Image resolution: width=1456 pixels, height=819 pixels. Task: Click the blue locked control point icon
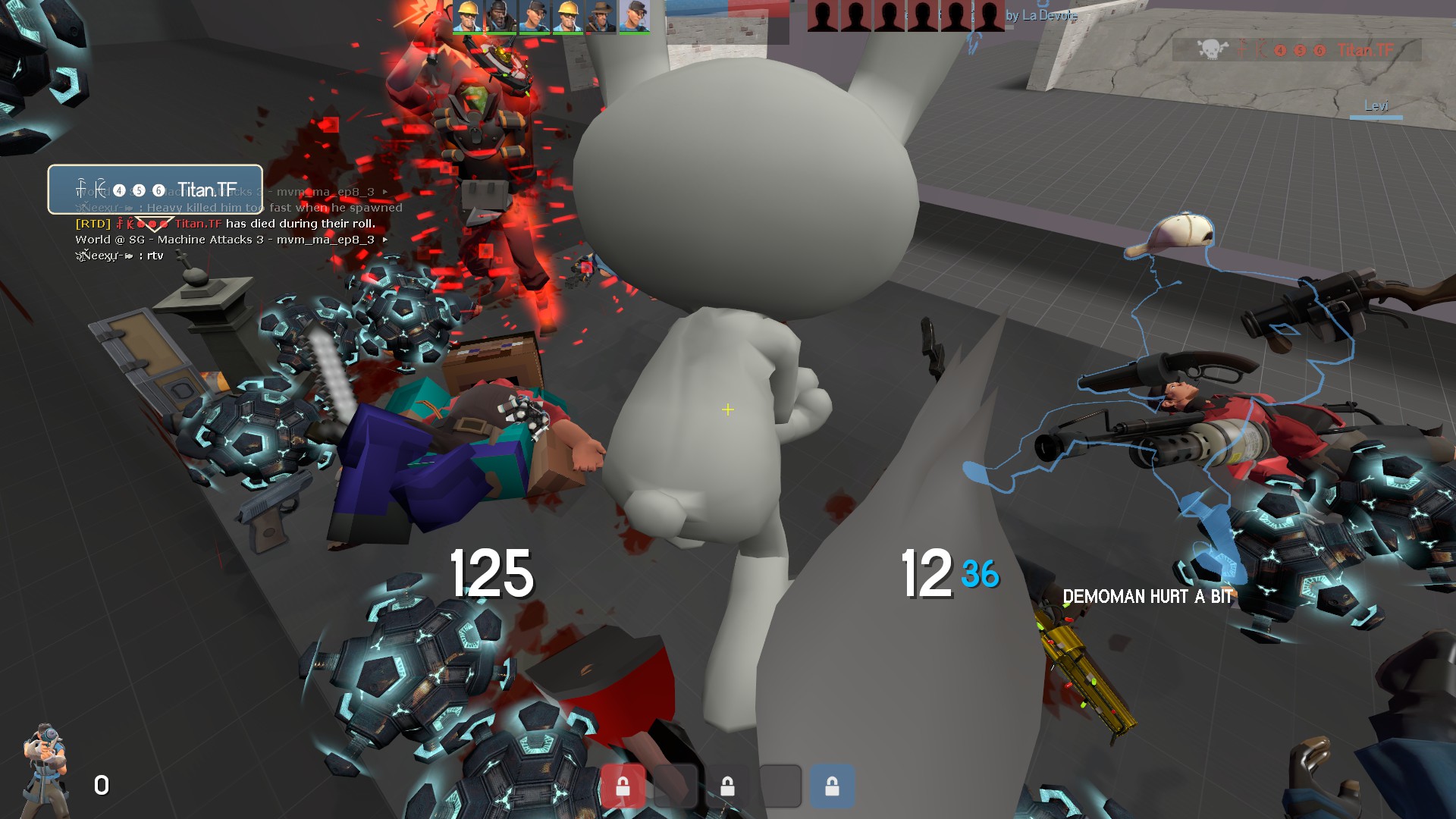[832, 786]
